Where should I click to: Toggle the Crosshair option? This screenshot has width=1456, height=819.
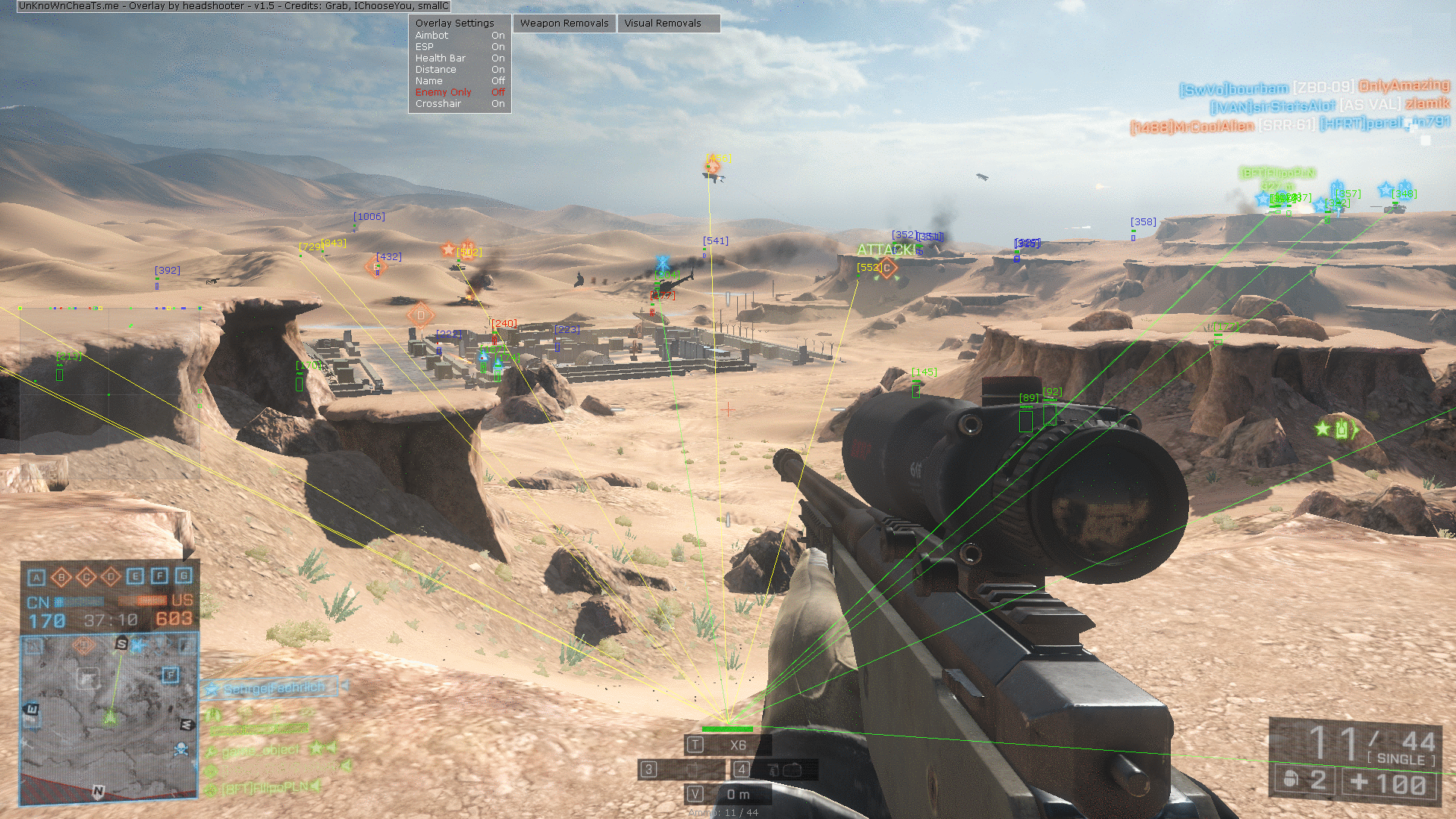pos(460,104)
